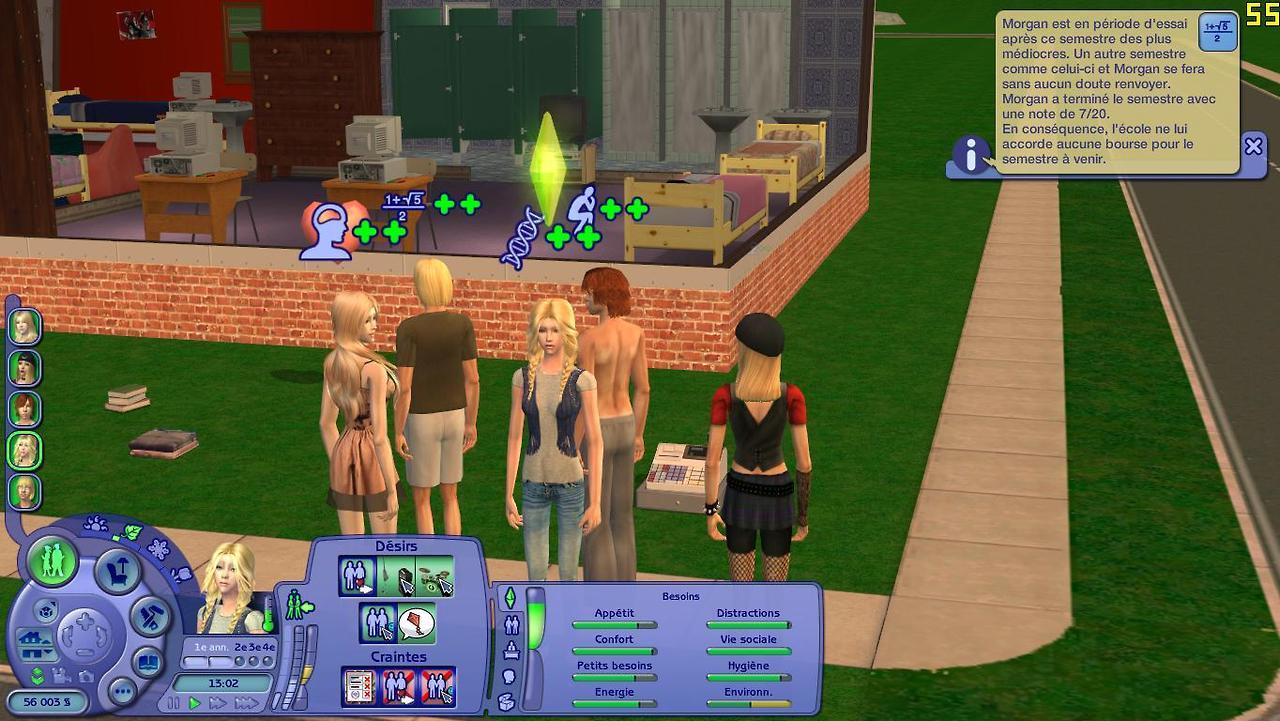Select the checklist fear icon
Viewport: 1280px width, 721px height.
pyautogui.click(x=358, y=686)
